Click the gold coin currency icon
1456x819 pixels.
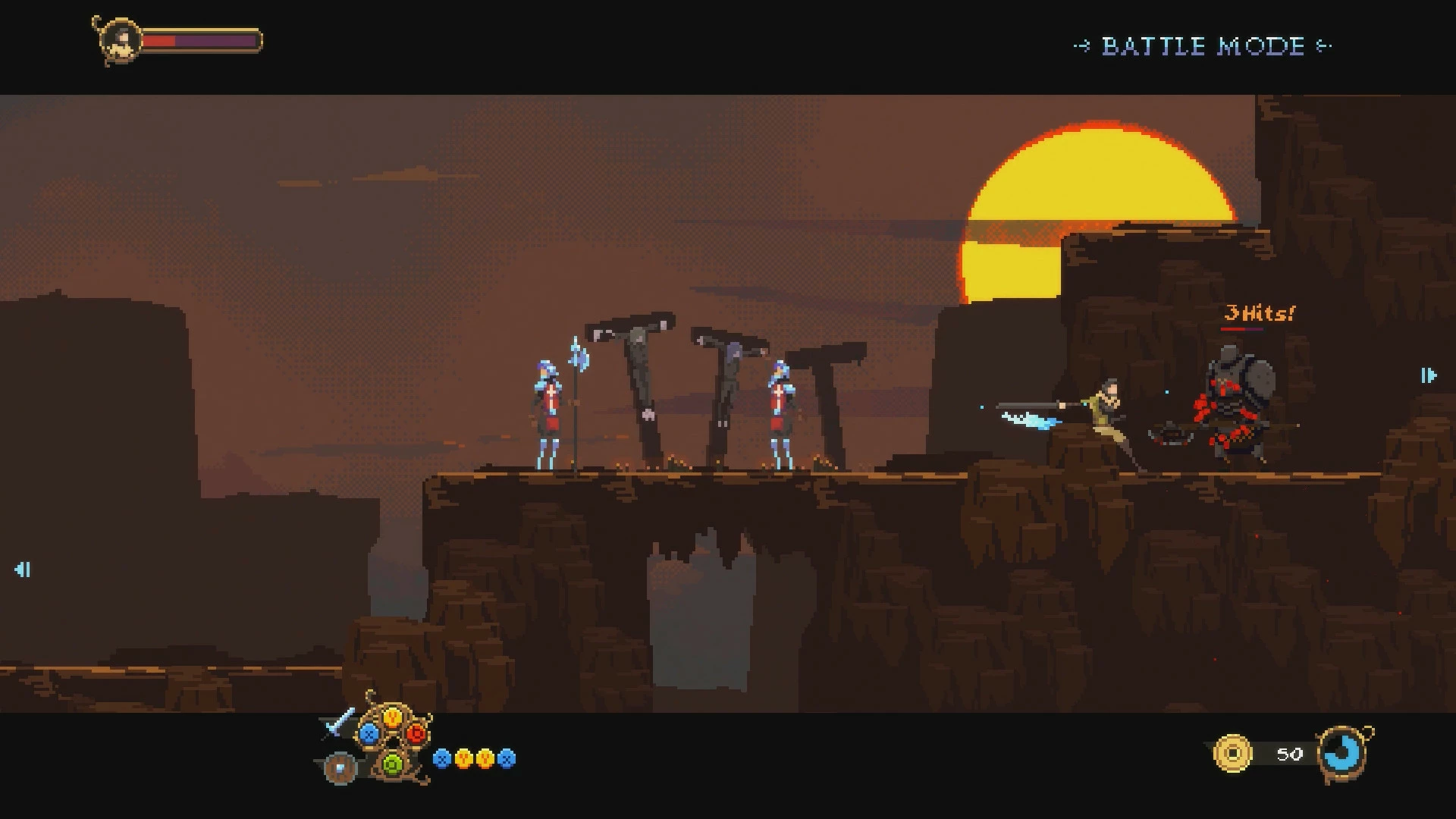point(1232,753)
